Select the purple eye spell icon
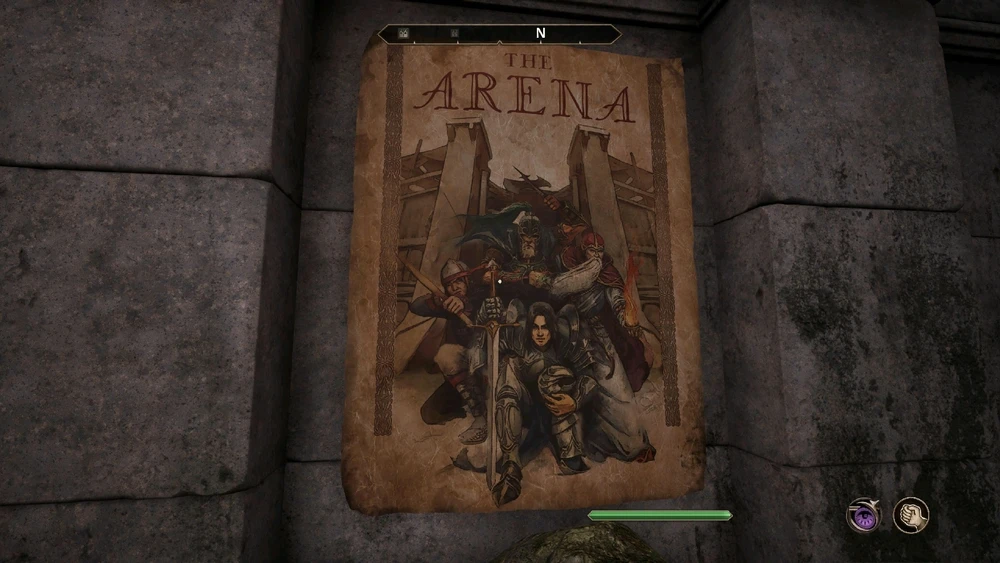Image resolution: width=1000 pixels, height=563 pixels. pos(862,515)
